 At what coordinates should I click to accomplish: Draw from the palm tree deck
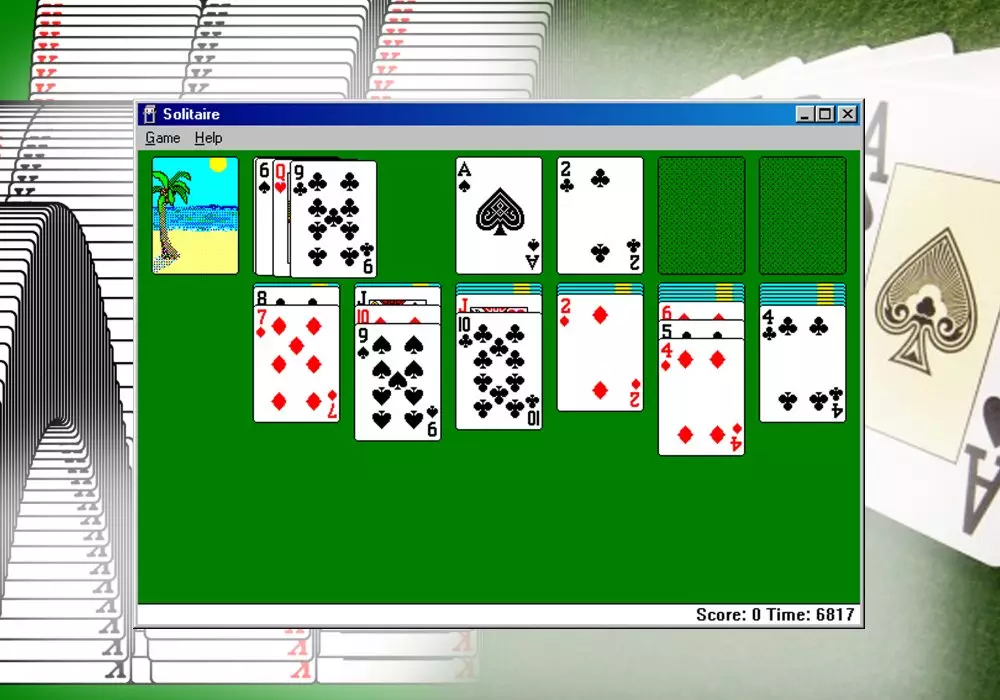[x=195, y=215]
